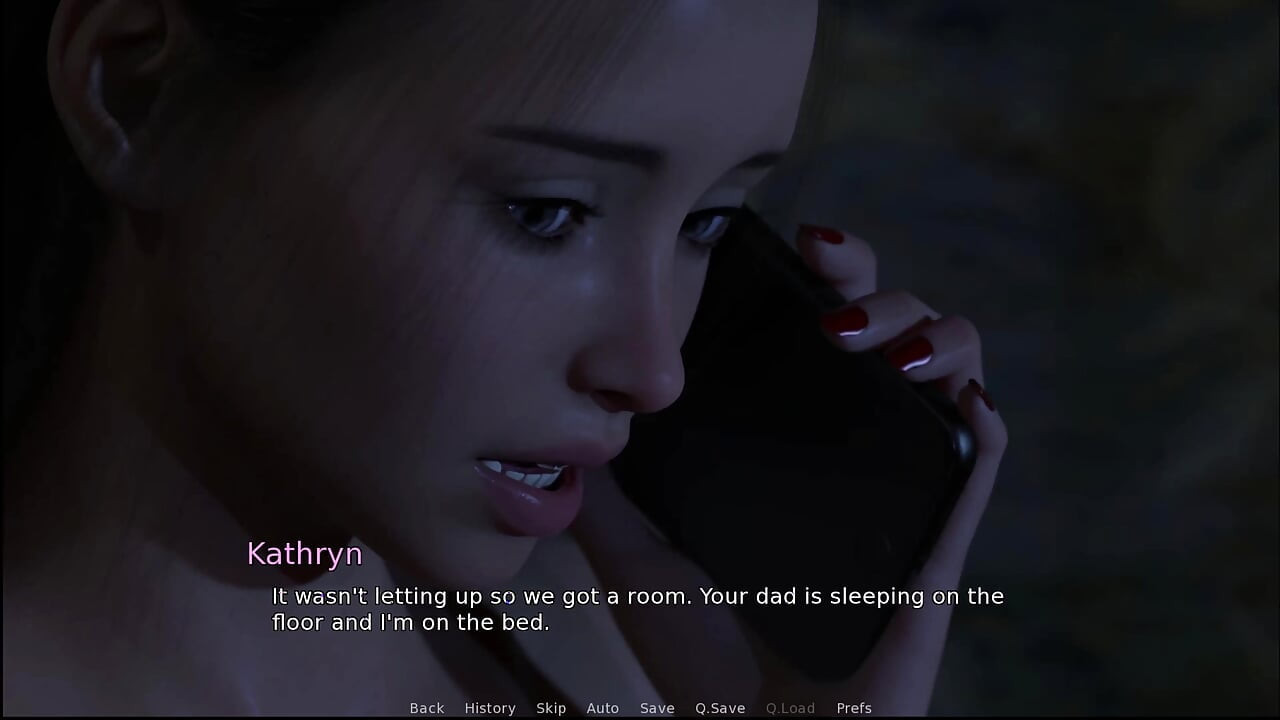Open the Prefs settings menu
The width and height of the screenshot is (1280, 720).
point(854,708)
